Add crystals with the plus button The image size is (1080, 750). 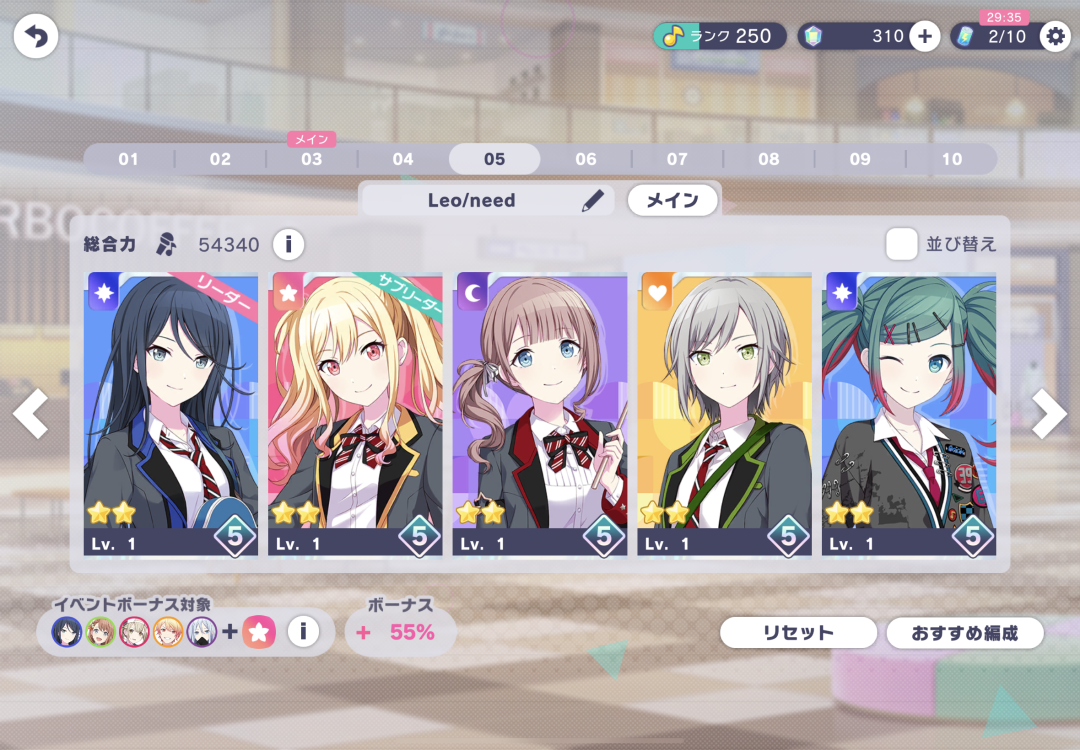pyautogui.click(x=924, y=37)
